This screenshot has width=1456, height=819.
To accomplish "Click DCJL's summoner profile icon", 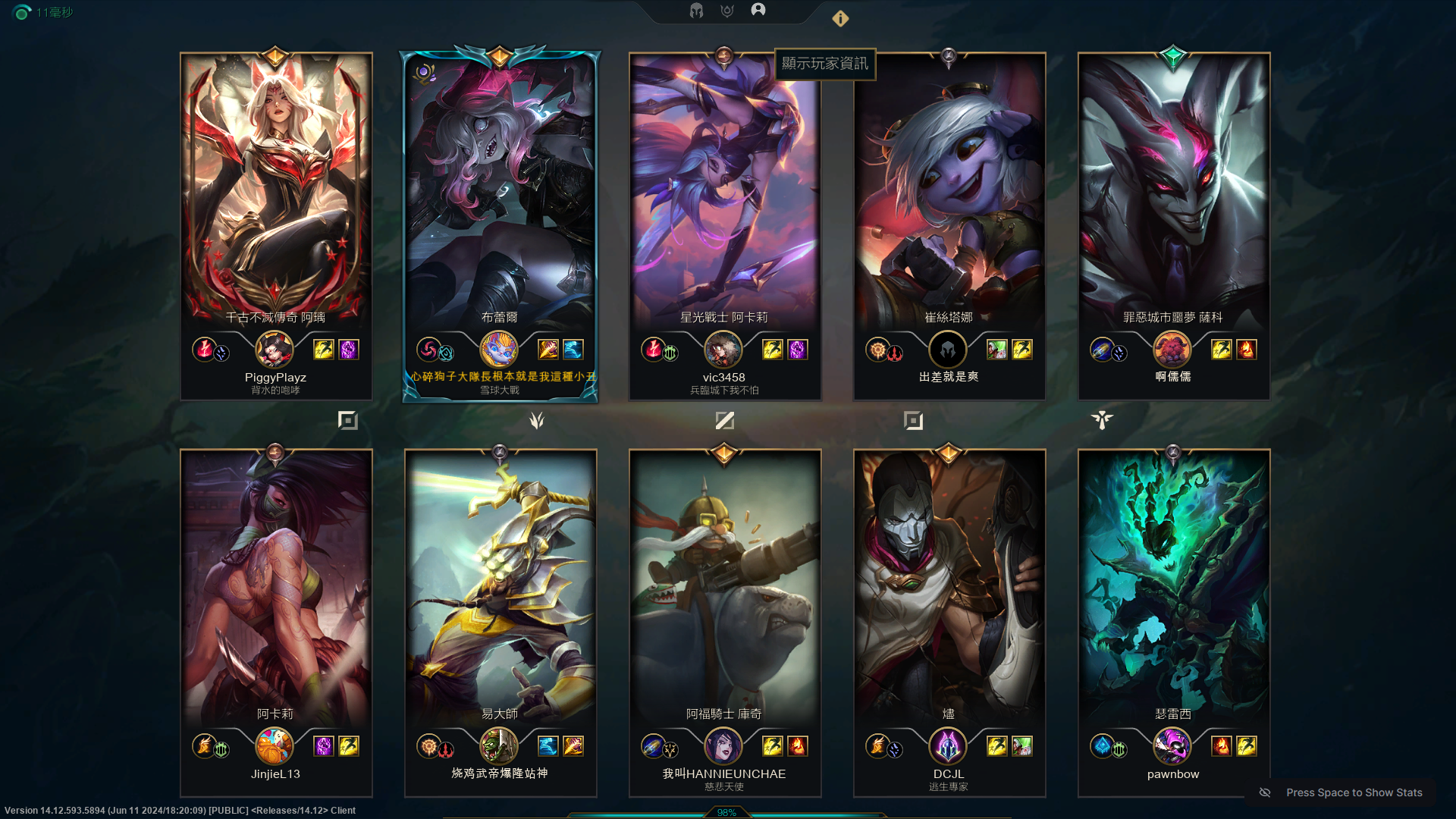I will [948, 746].
